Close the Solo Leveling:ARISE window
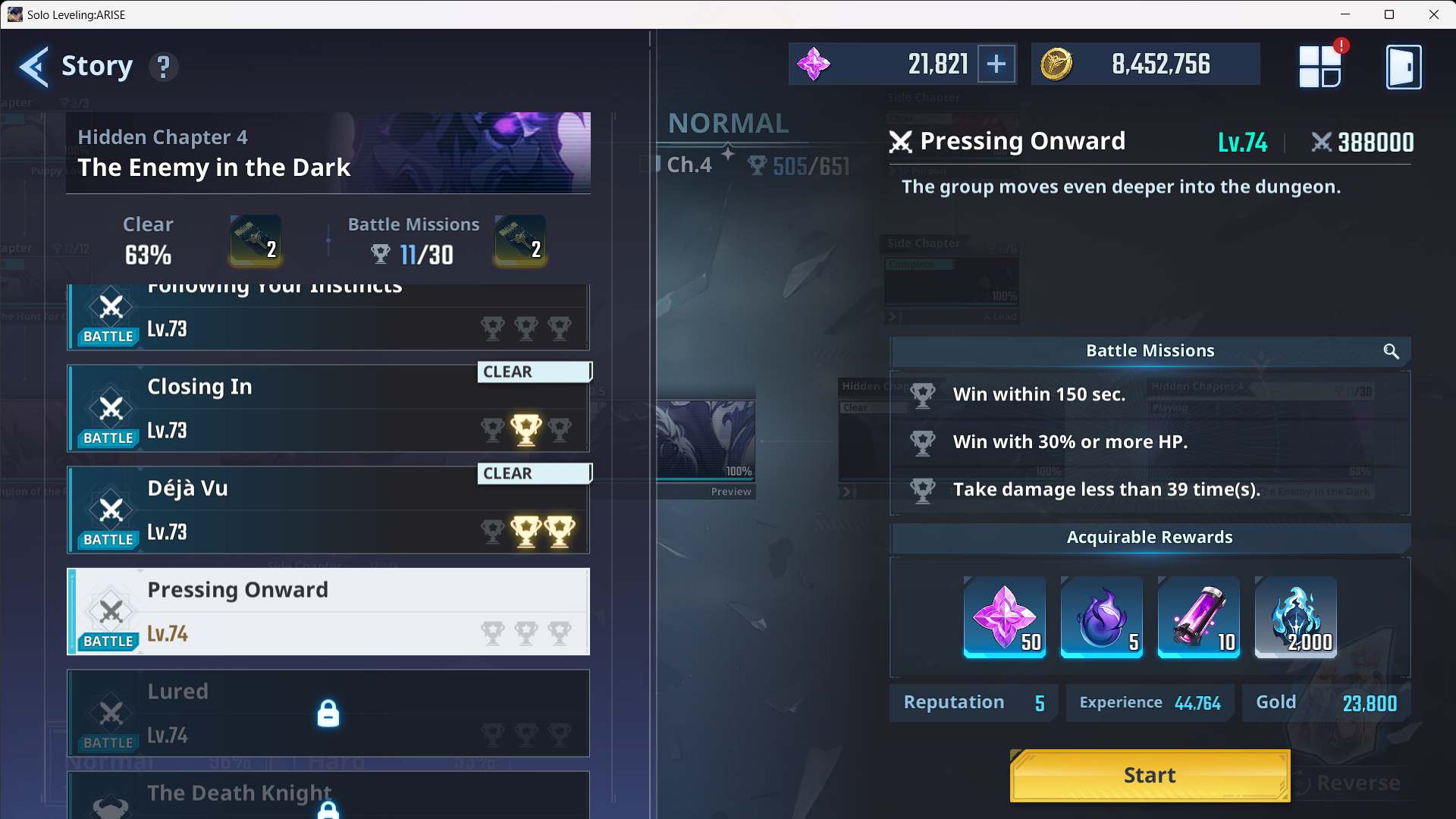Viewport: 1456px width, 819px height. click(x=1433, y=14)
